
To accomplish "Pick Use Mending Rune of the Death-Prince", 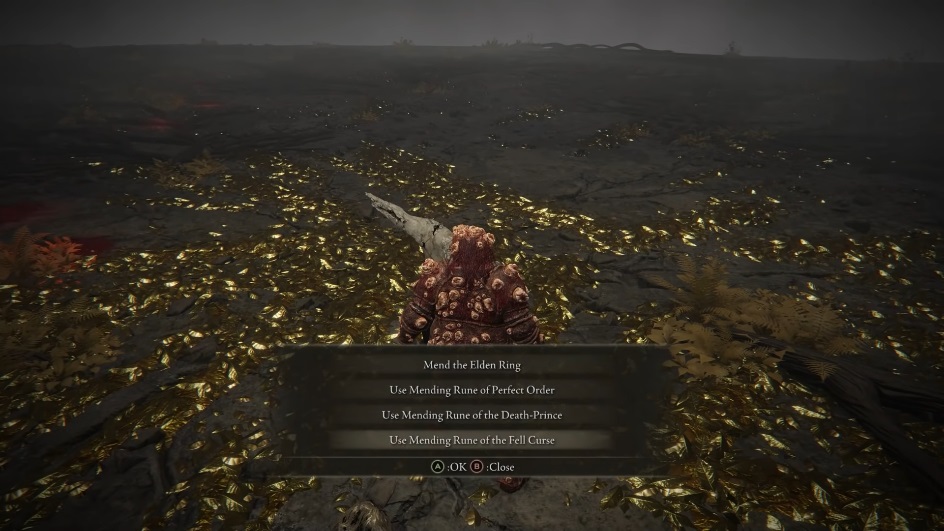I will click(471, 415).
